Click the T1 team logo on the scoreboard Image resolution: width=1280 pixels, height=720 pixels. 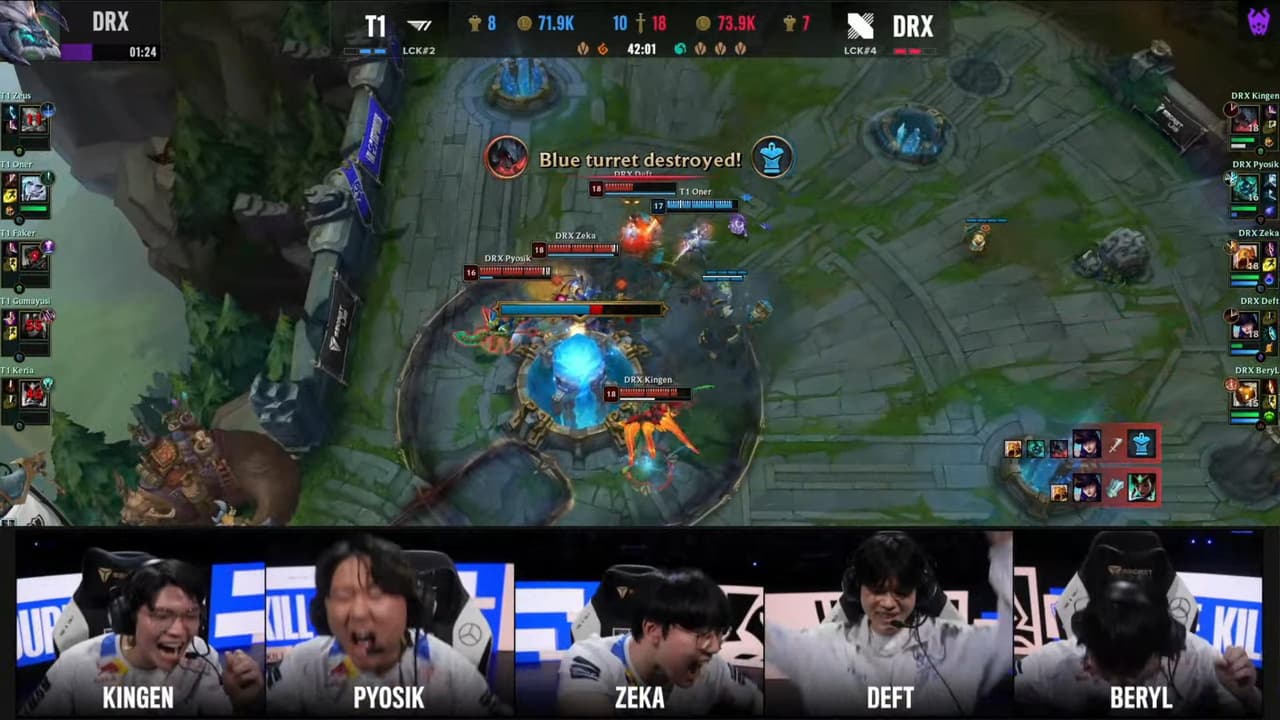(x=415, y=22)
